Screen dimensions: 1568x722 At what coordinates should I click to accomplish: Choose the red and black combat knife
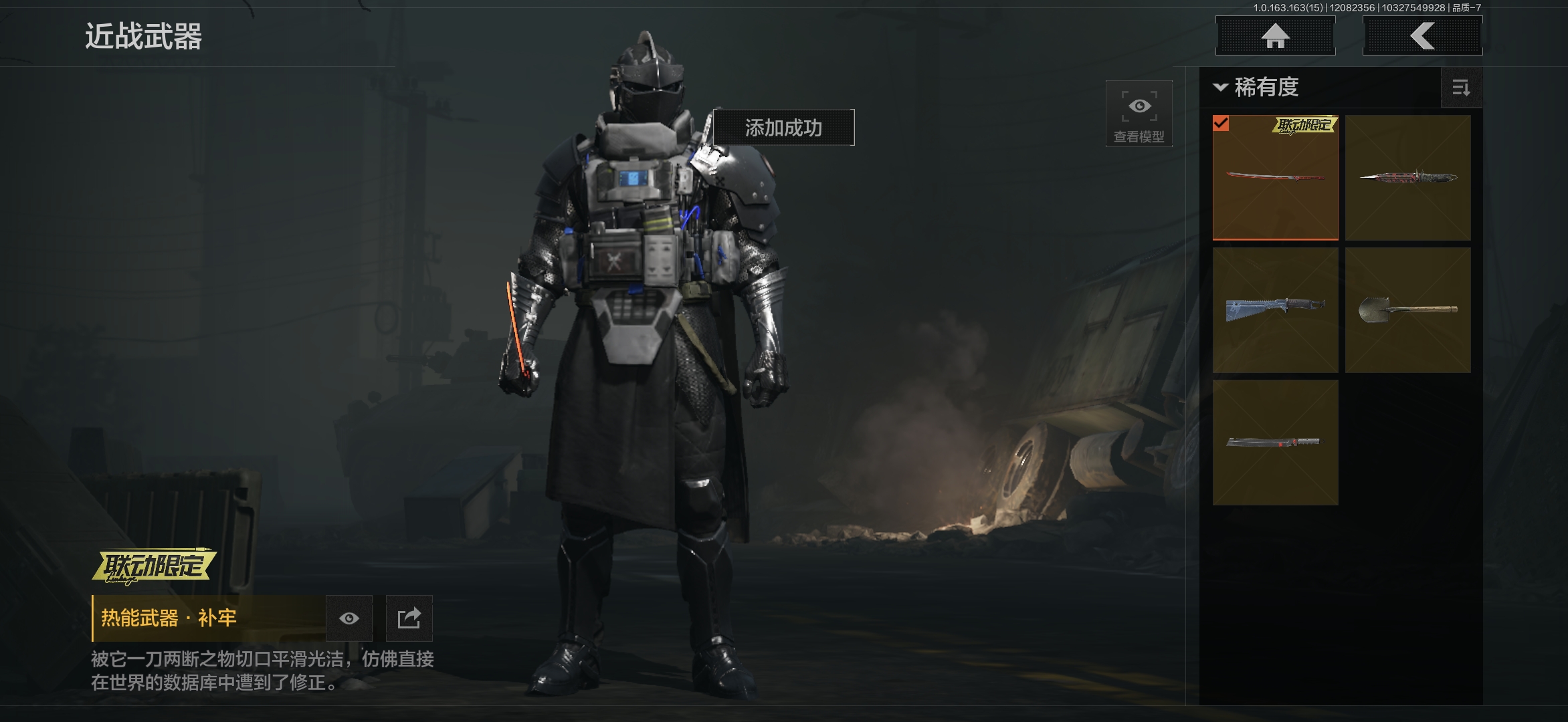pyautogui.click(x=1407, y=178)
